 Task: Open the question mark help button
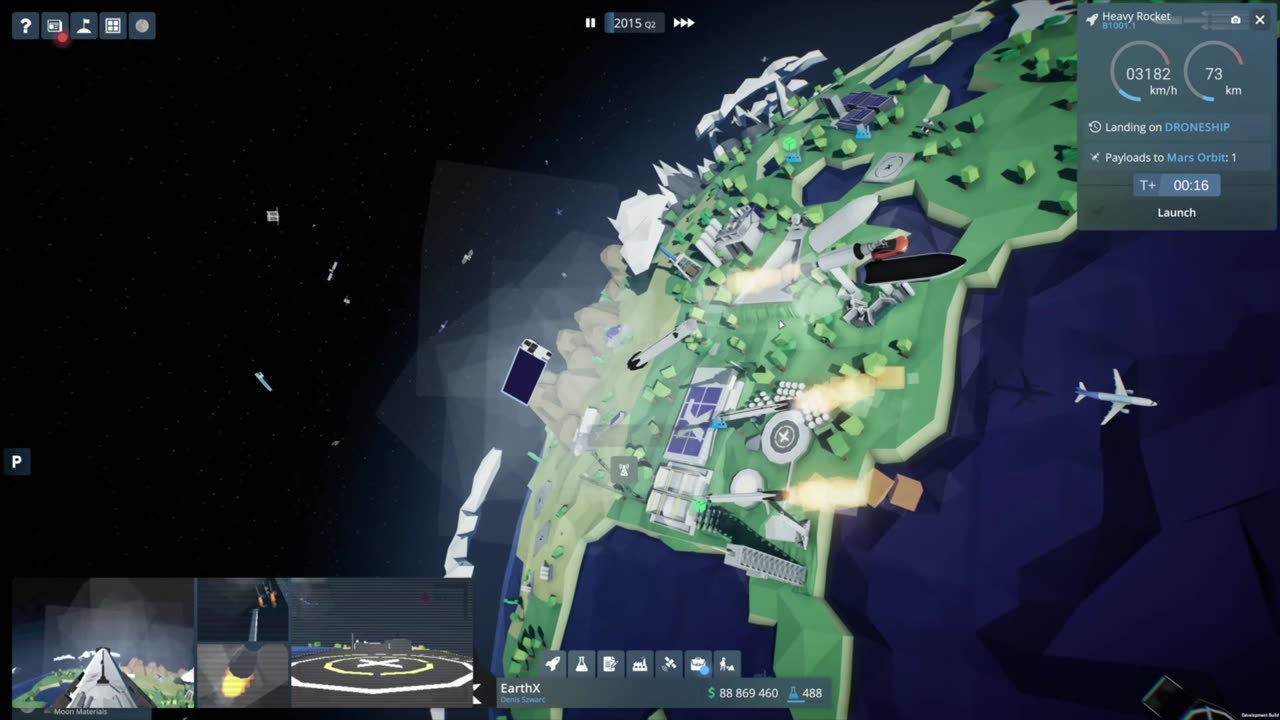tap(26, 26)
